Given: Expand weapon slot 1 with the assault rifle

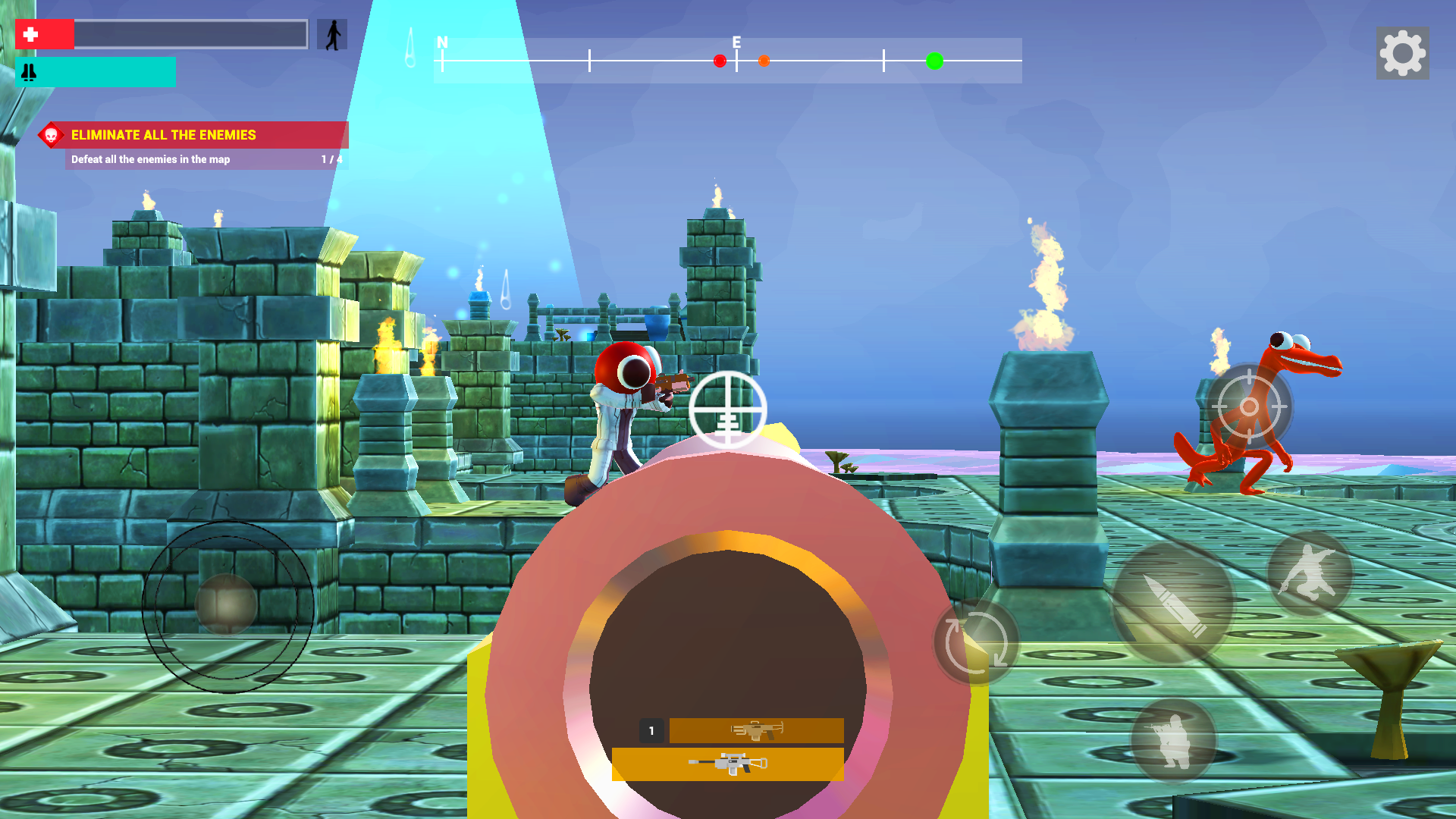Looking at the screenshot, I should point(755,730).
